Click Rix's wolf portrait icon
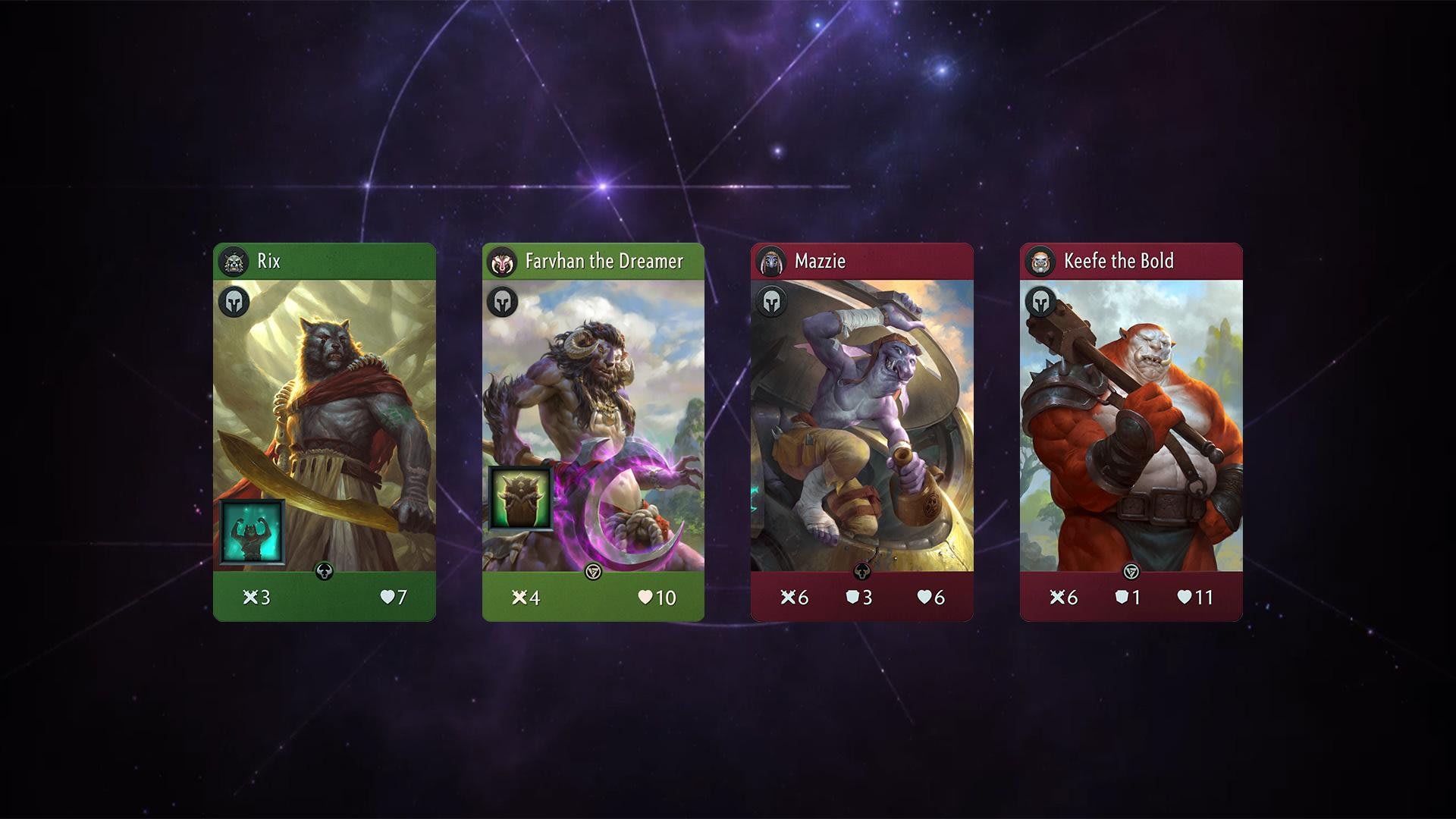Image resolution: width=1456 pixels, height=819 pixels. [x=233, y=262]
